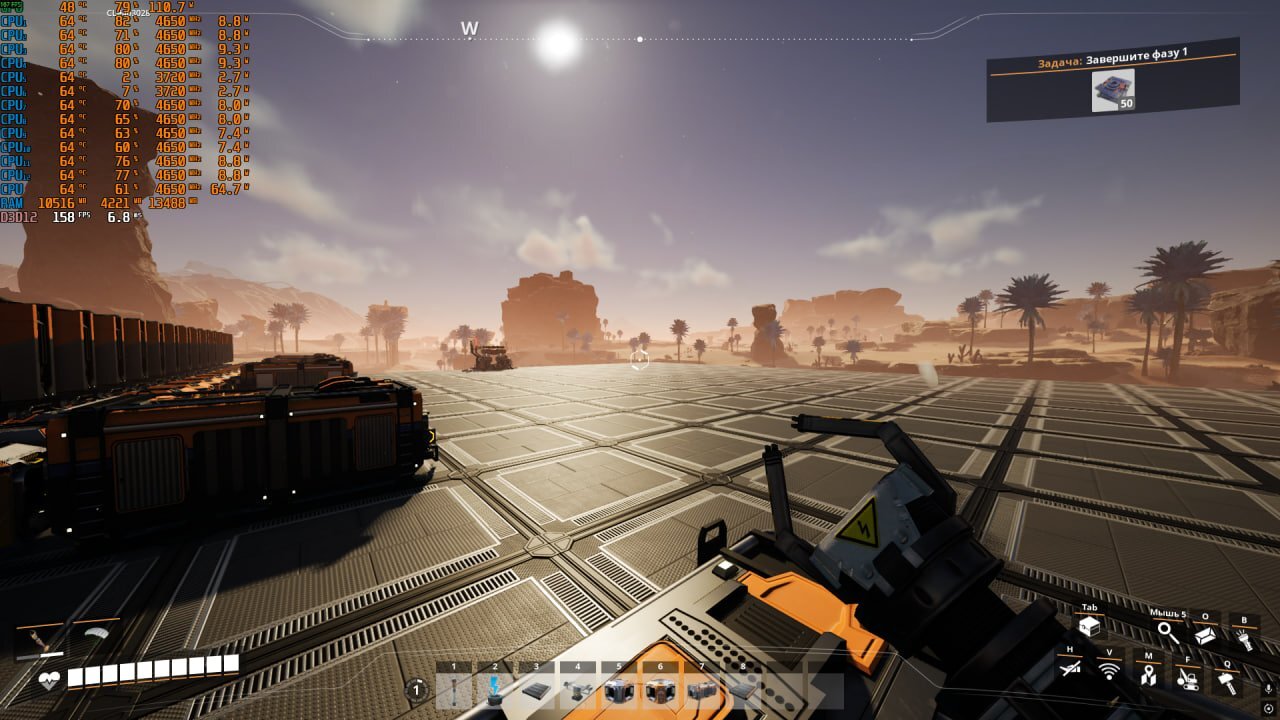This screenshot has height=720, width=1280.
Task: Open the magnifying glass search icon
Action: tap(1167, 633)
